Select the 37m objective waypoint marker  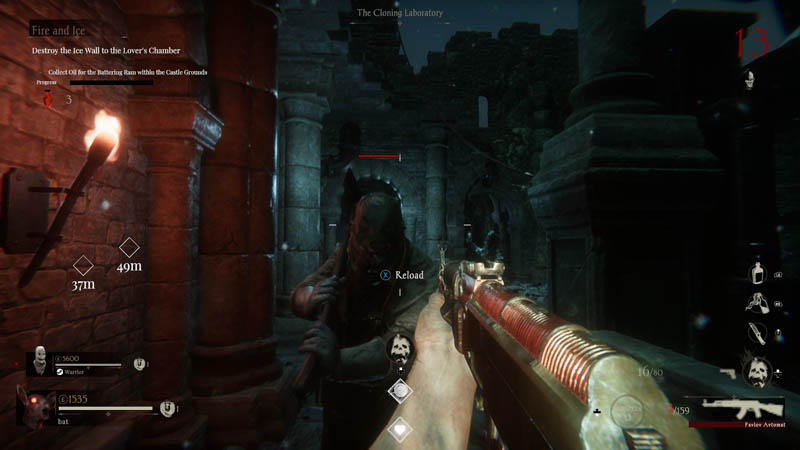pos(84,266)
